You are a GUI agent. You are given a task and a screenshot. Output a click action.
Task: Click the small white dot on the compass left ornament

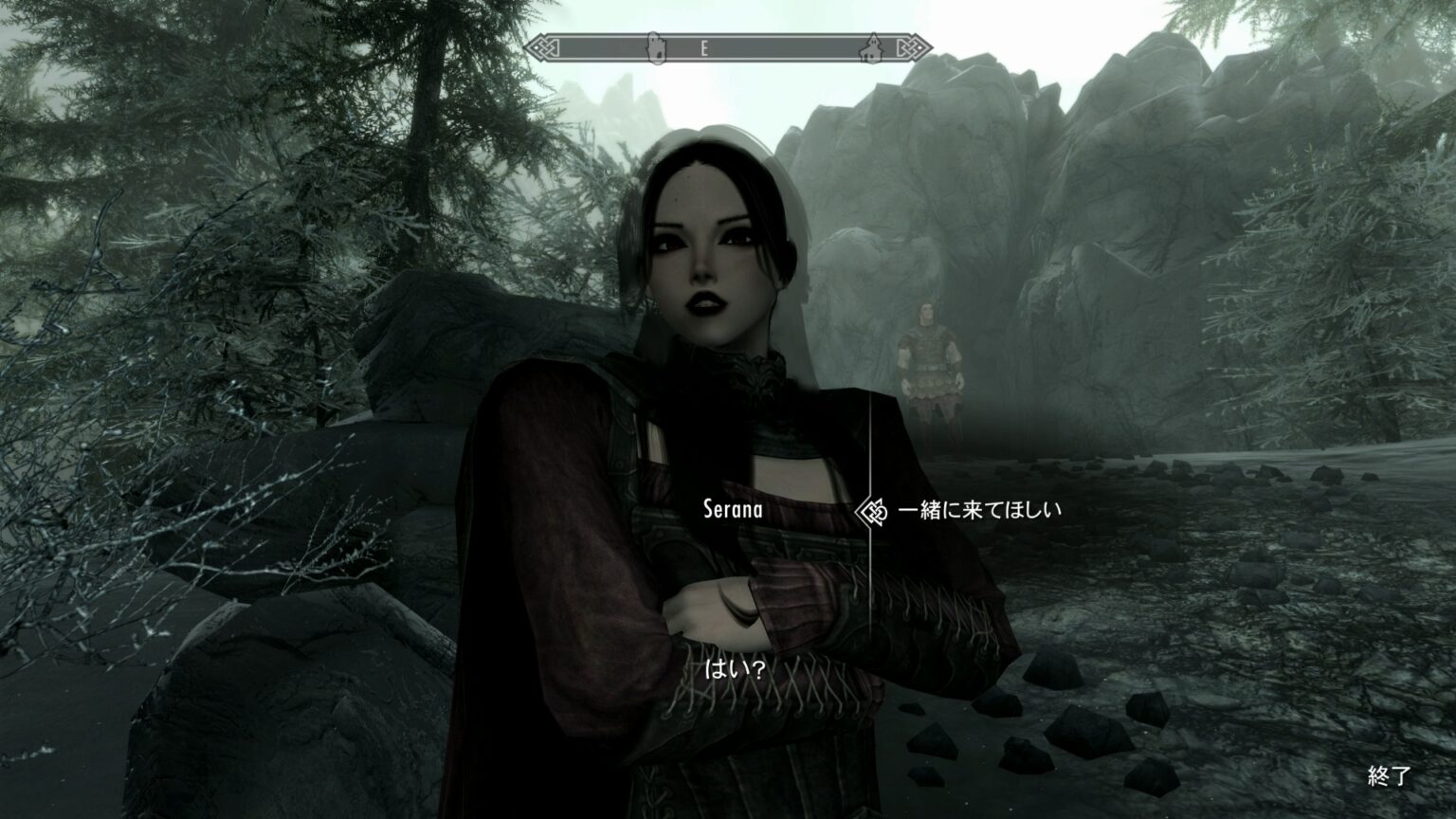point(537,47)
